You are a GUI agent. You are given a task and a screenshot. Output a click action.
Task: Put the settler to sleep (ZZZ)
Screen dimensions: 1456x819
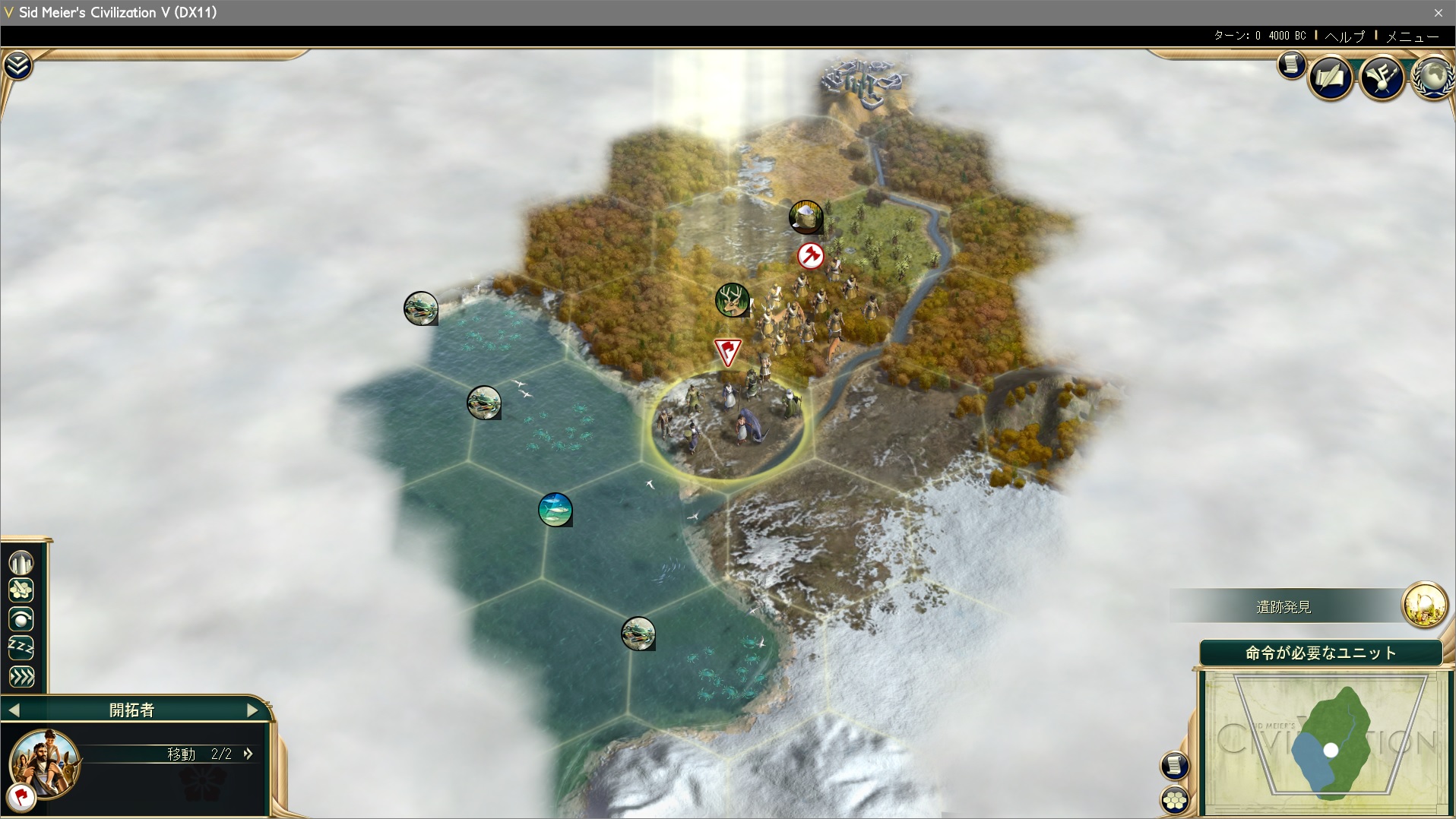point(21,648)
